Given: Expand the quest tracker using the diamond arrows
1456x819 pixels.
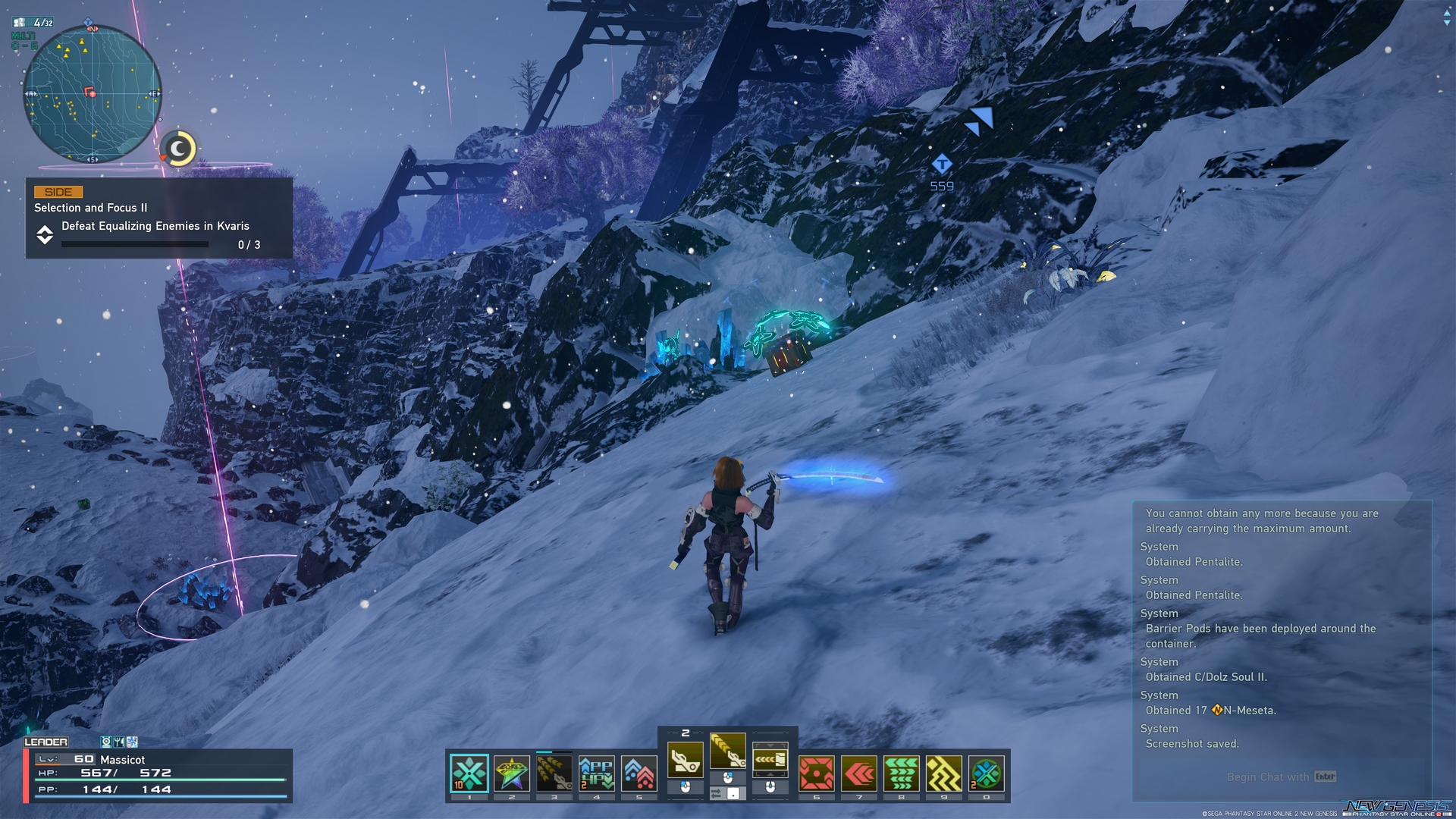Looking at the screenshot, I should pos(45,236).
